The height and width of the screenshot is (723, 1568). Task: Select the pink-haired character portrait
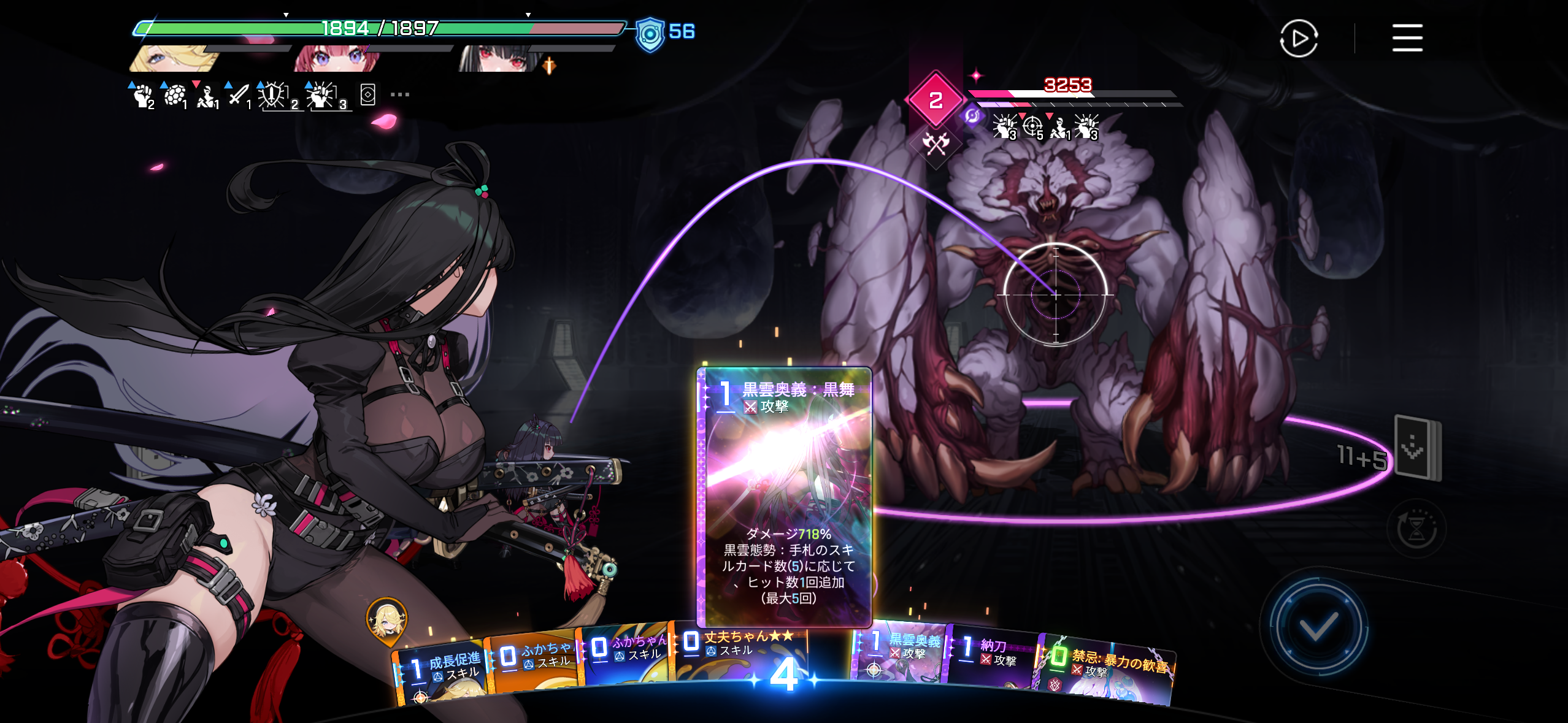[337, 59]
